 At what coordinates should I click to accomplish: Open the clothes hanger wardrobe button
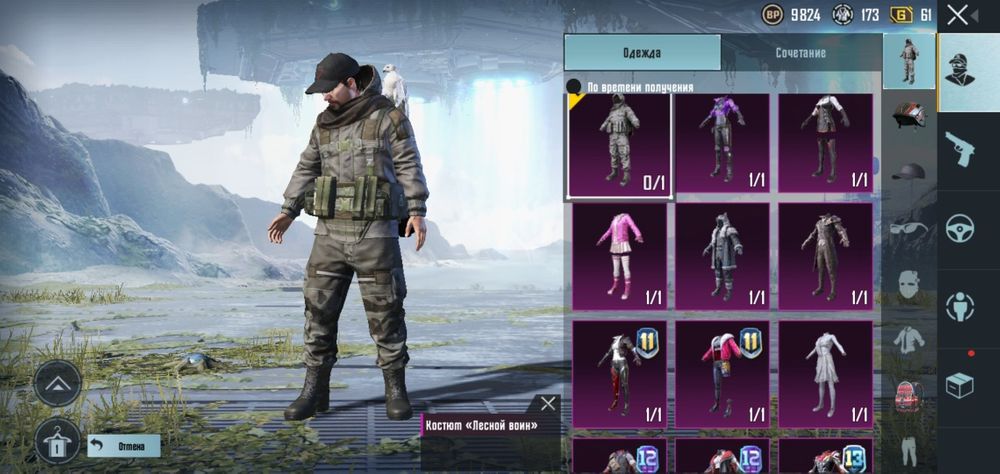tap(58, 440)
